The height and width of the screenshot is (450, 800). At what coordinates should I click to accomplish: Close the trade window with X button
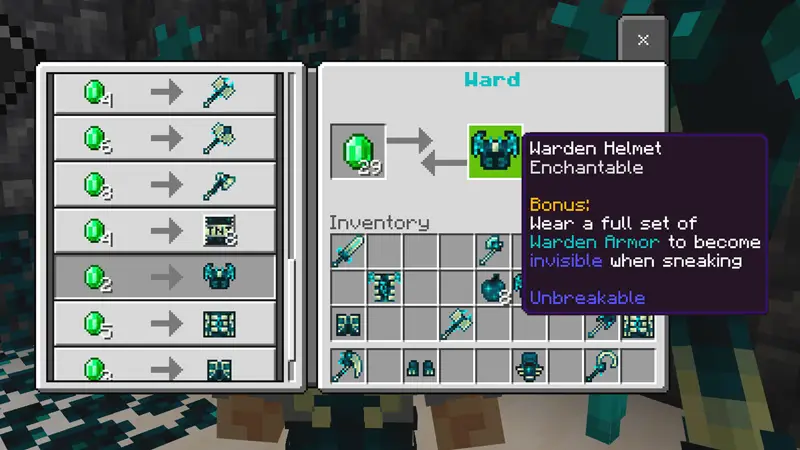click(643, 40)
